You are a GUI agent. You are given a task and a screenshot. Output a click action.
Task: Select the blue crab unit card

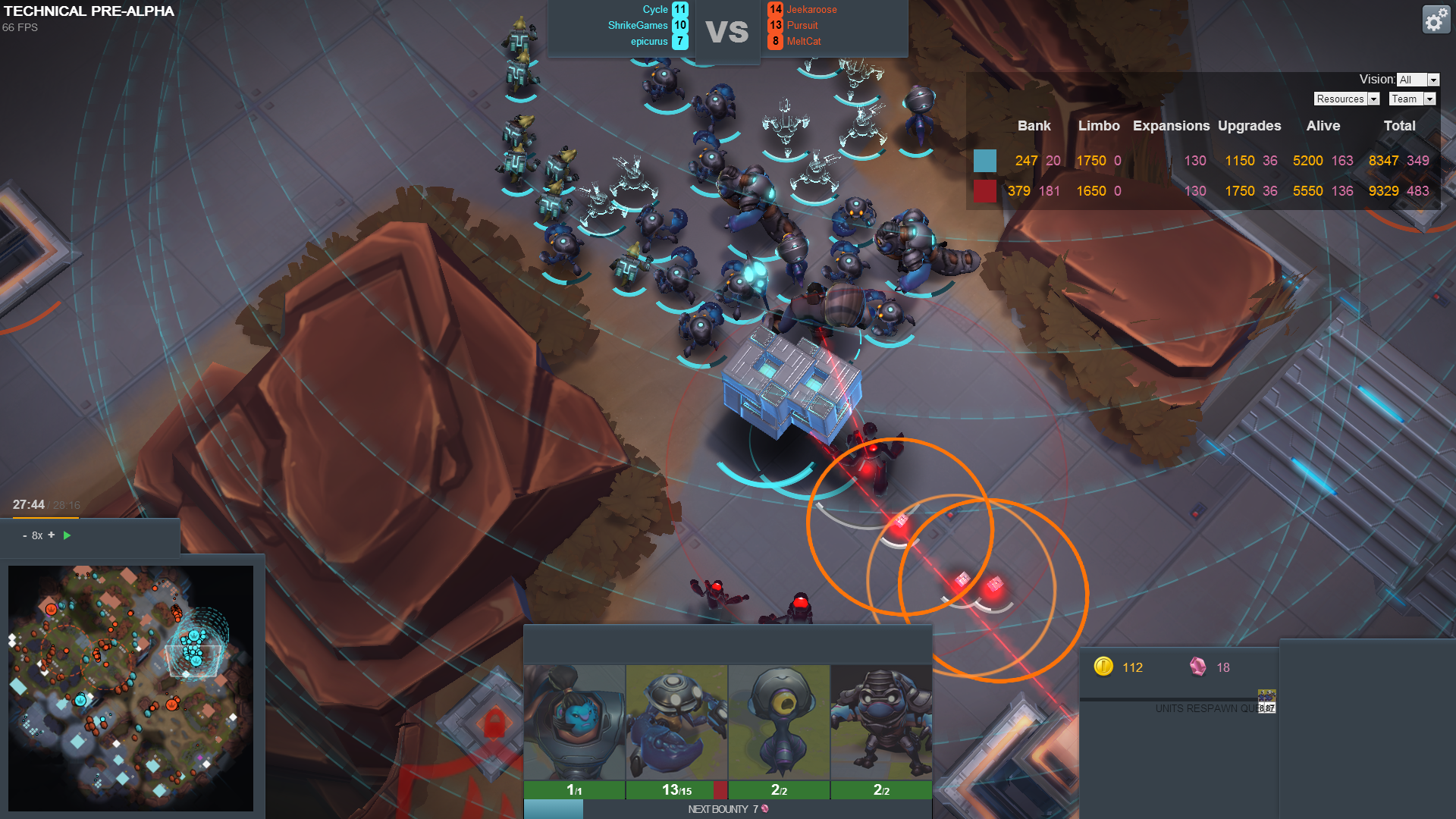coord(676,722)
